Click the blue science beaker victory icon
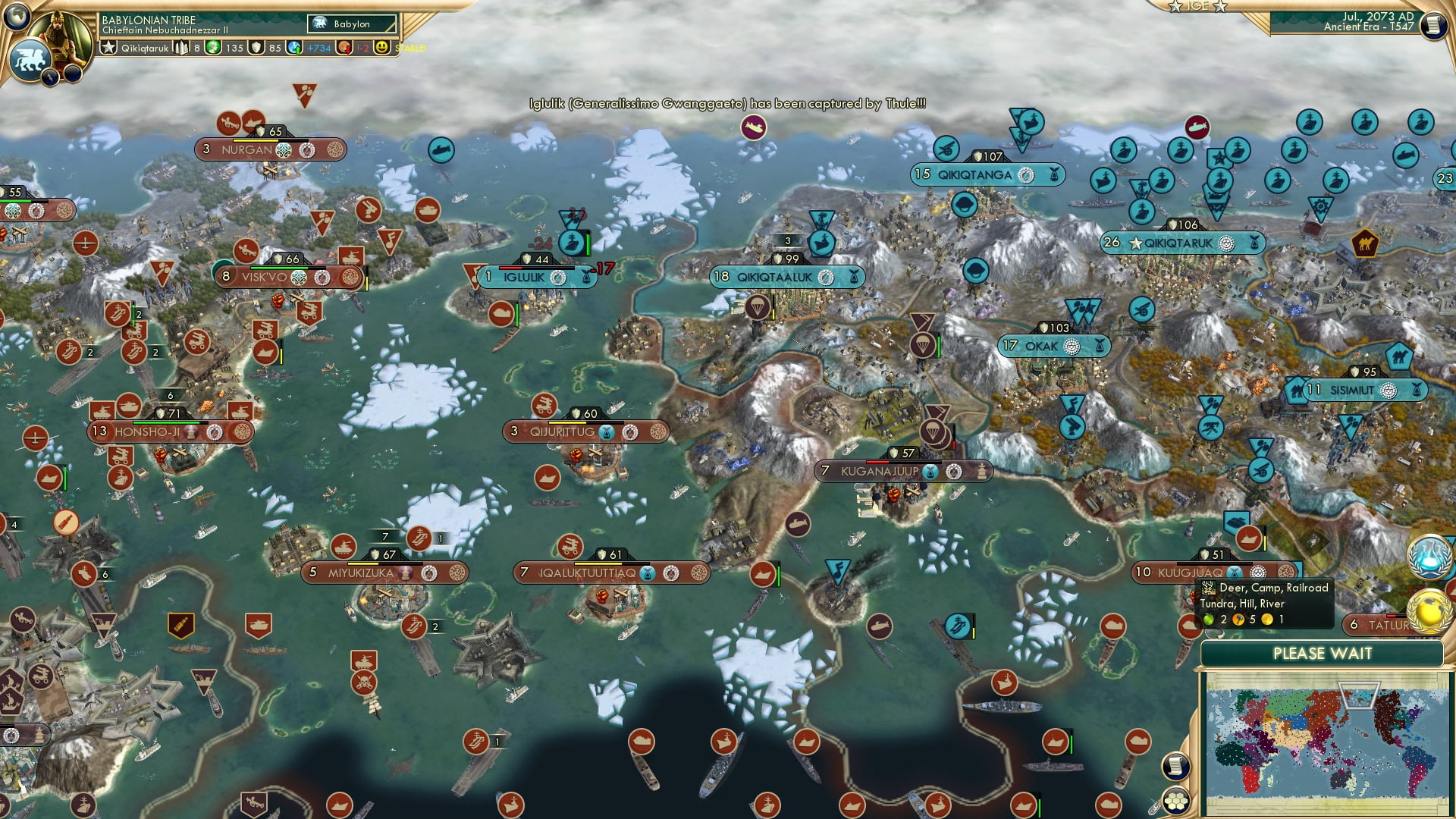The image size is (1456, 819). [x=1429, y=557]
